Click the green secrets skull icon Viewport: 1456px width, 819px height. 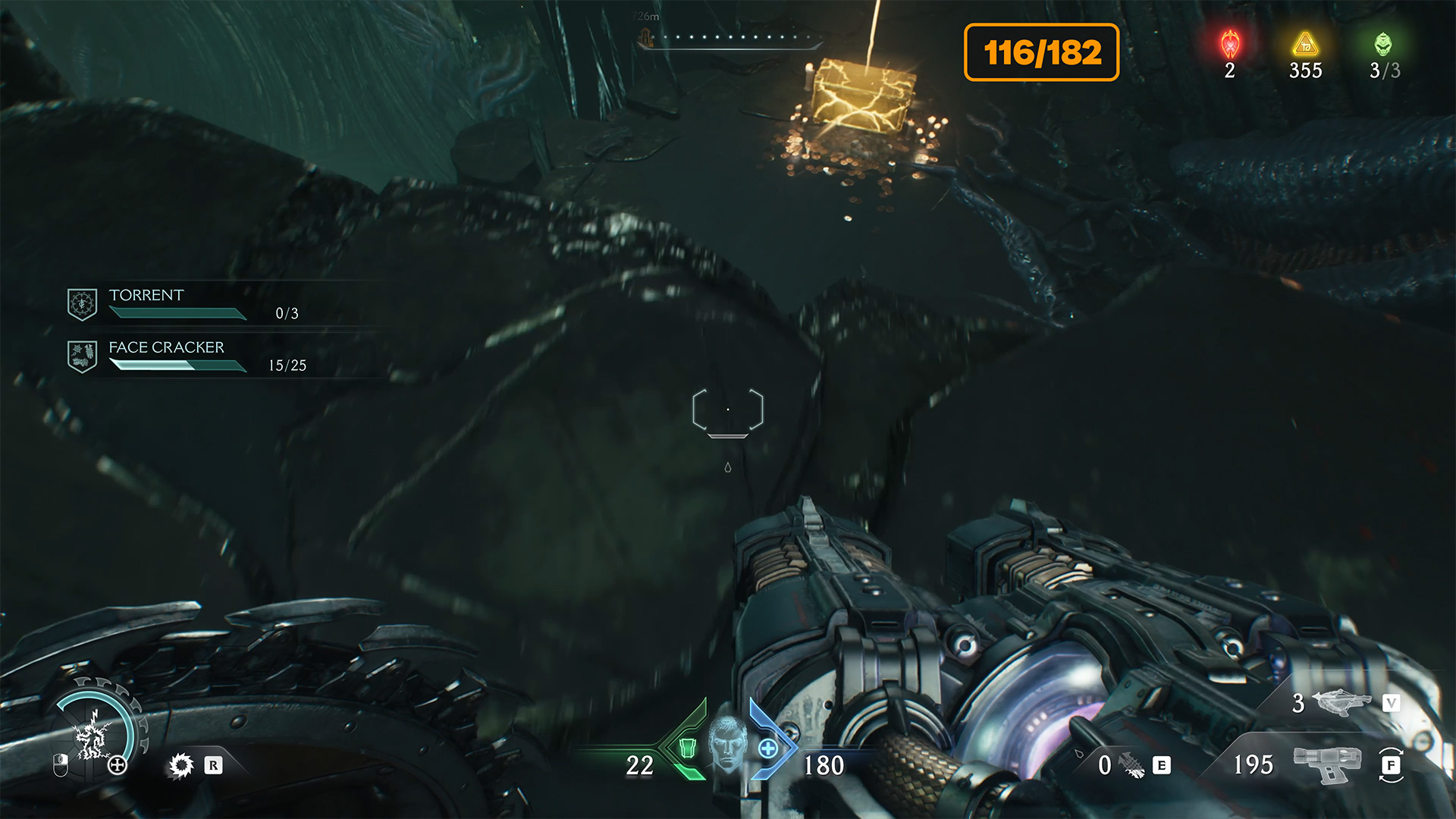point(1383,45)
